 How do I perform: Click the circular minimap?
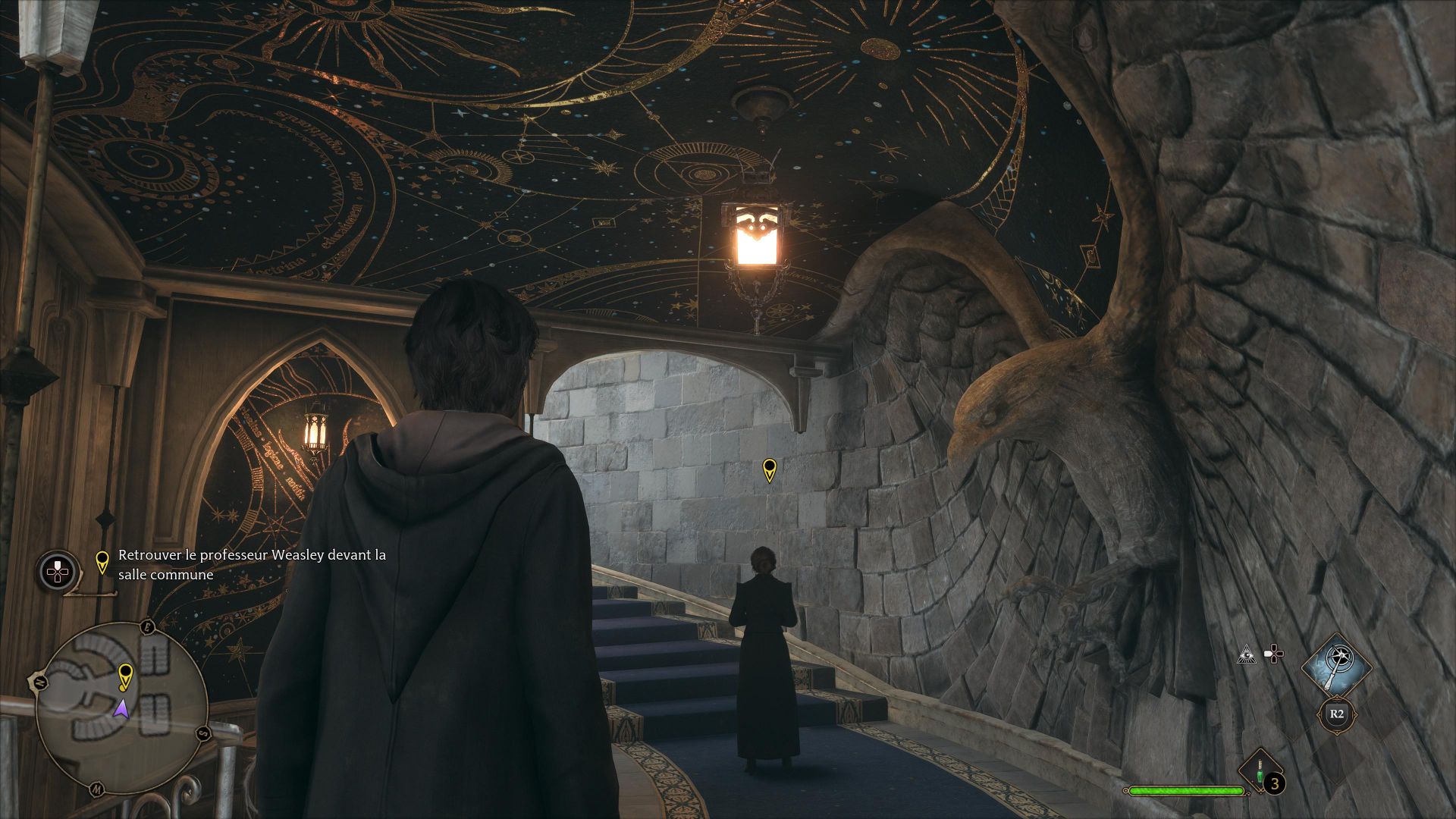coord(121,708)
